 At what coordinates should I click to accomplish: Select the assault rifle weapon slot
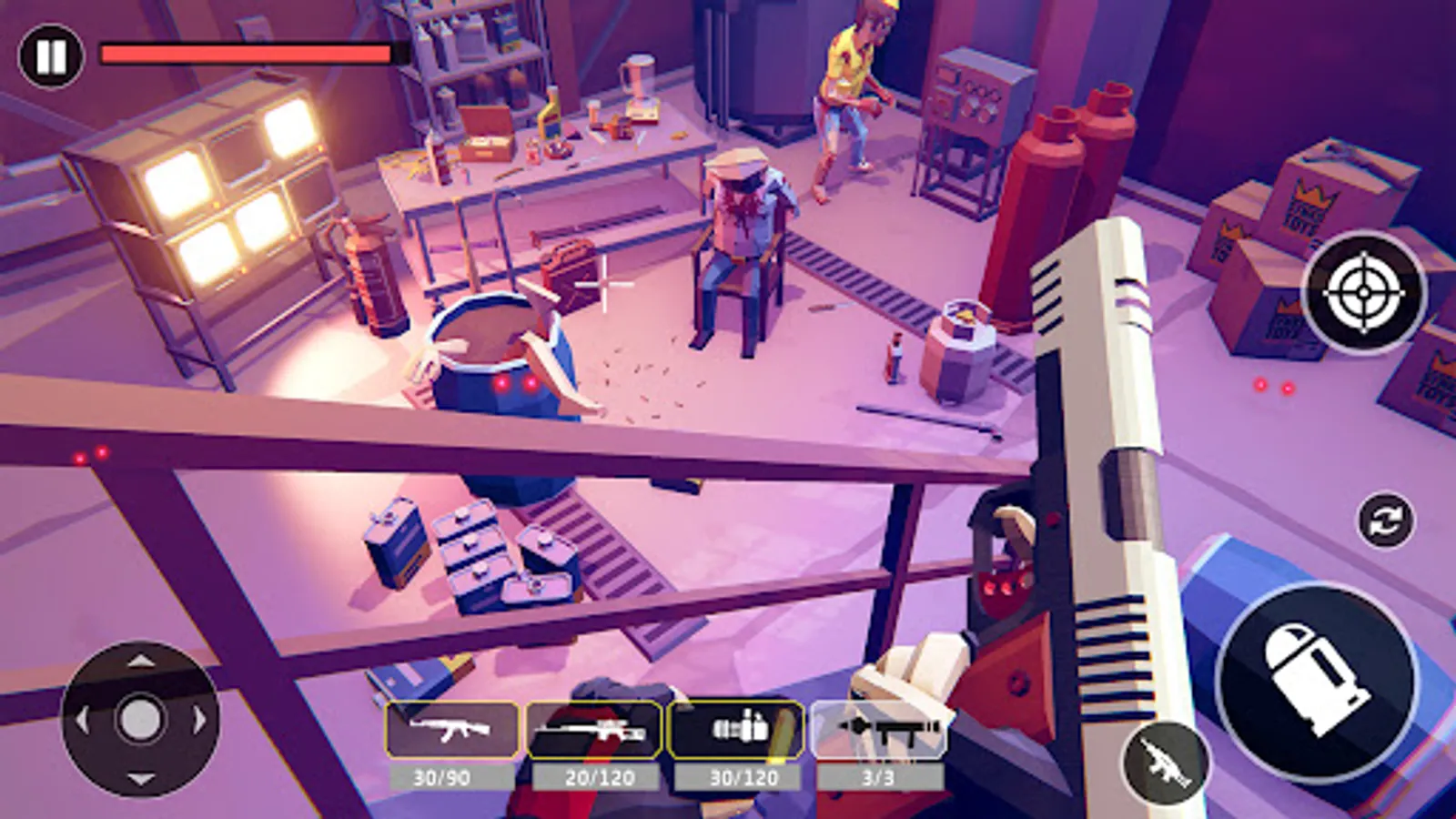tap(451, 730)
